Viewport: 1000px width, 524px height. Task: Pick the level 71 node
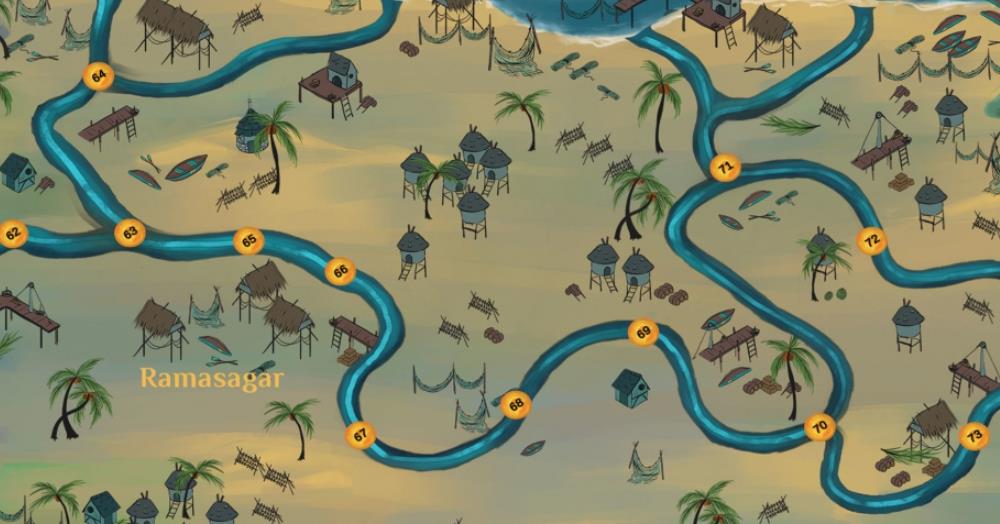point(725,169)
